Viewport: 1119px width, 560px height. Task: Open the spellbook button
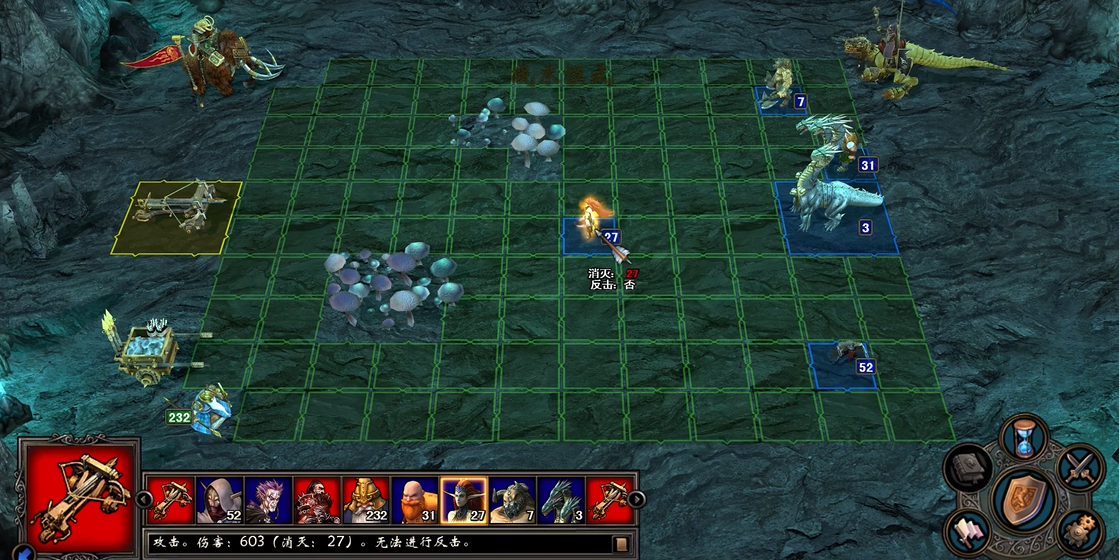[x=968, y=468]
